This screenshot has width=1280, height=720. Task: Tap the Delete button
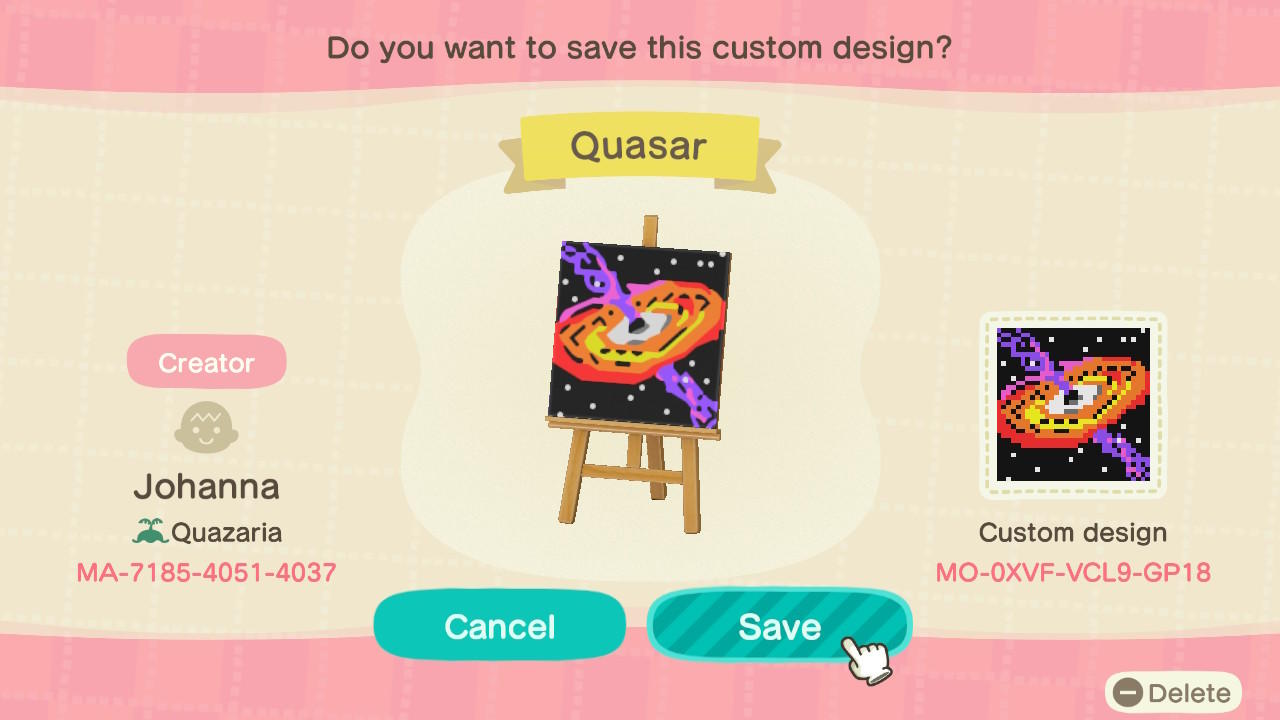1175,692
